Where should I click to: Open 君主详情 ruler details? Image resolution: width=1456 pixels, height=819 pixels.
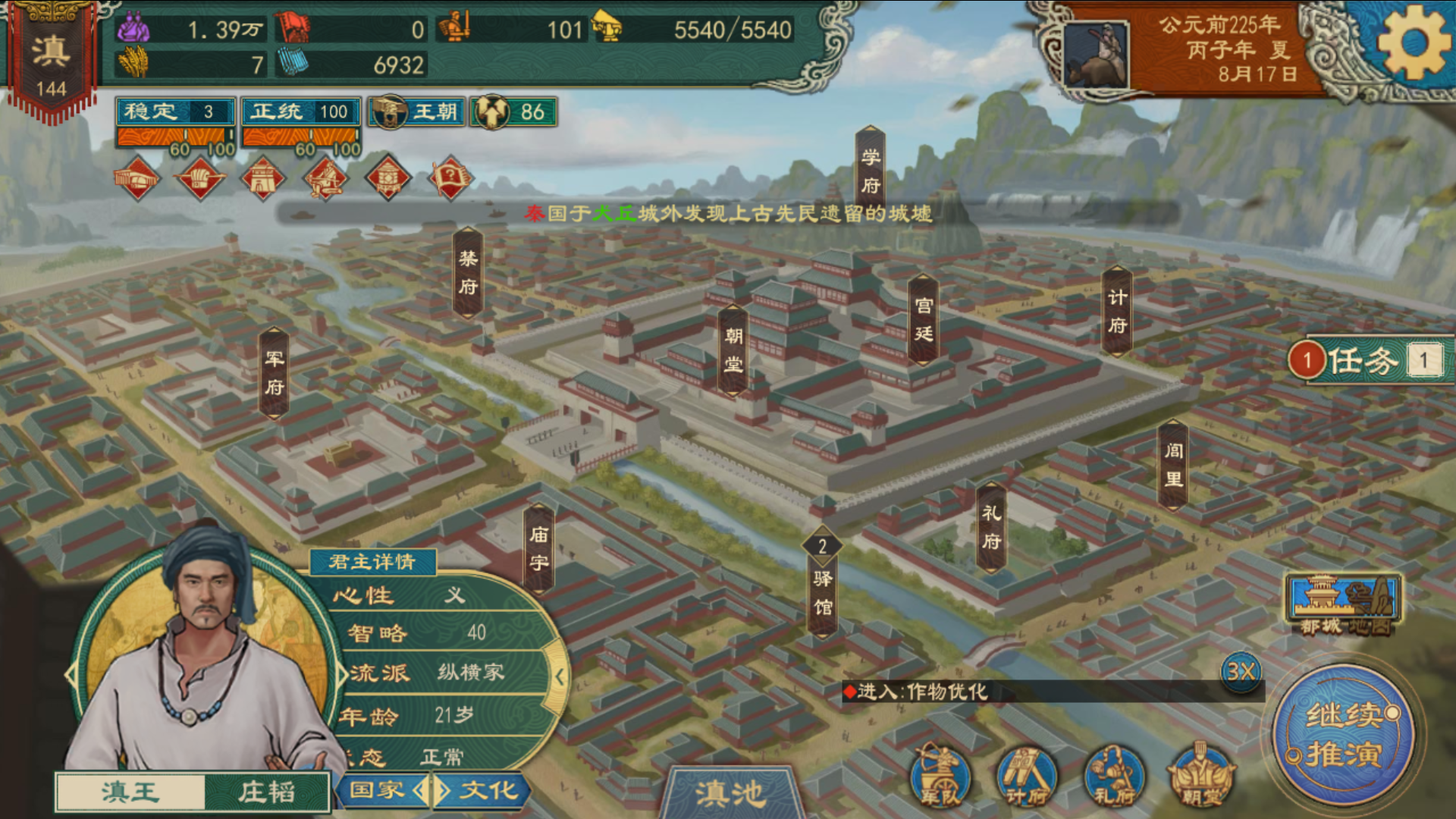(372, 561)
